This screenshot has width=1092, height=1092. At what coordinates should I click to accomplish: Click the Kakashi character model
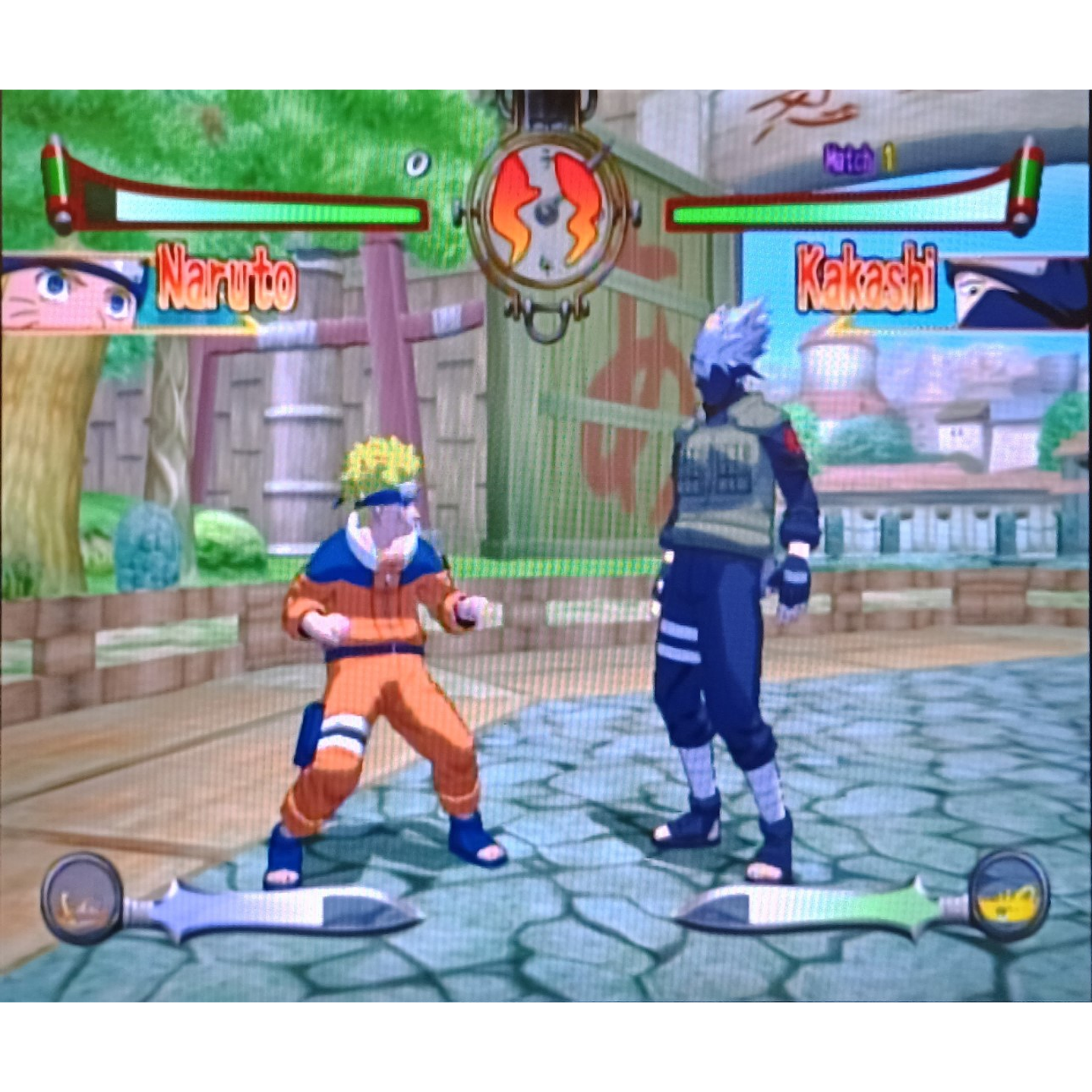click(729, 592)
